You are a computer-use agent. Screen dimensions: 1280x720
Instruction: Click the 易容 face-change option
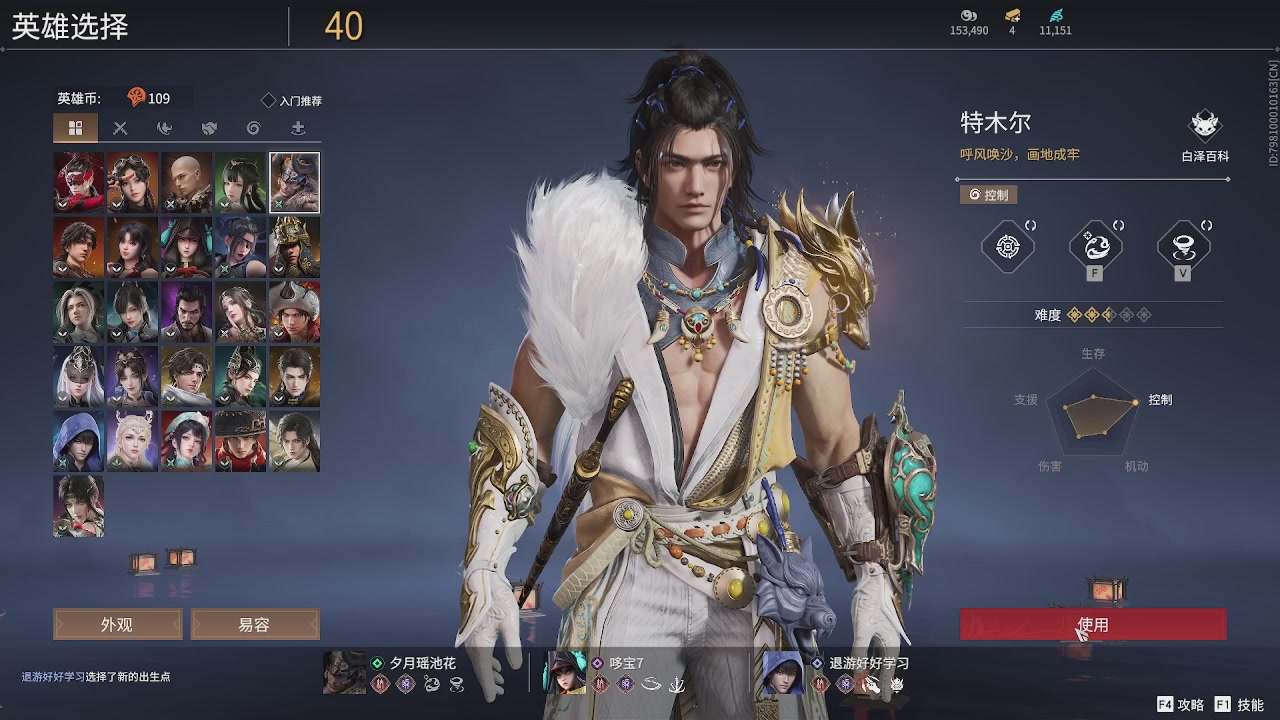pos(255,624)
